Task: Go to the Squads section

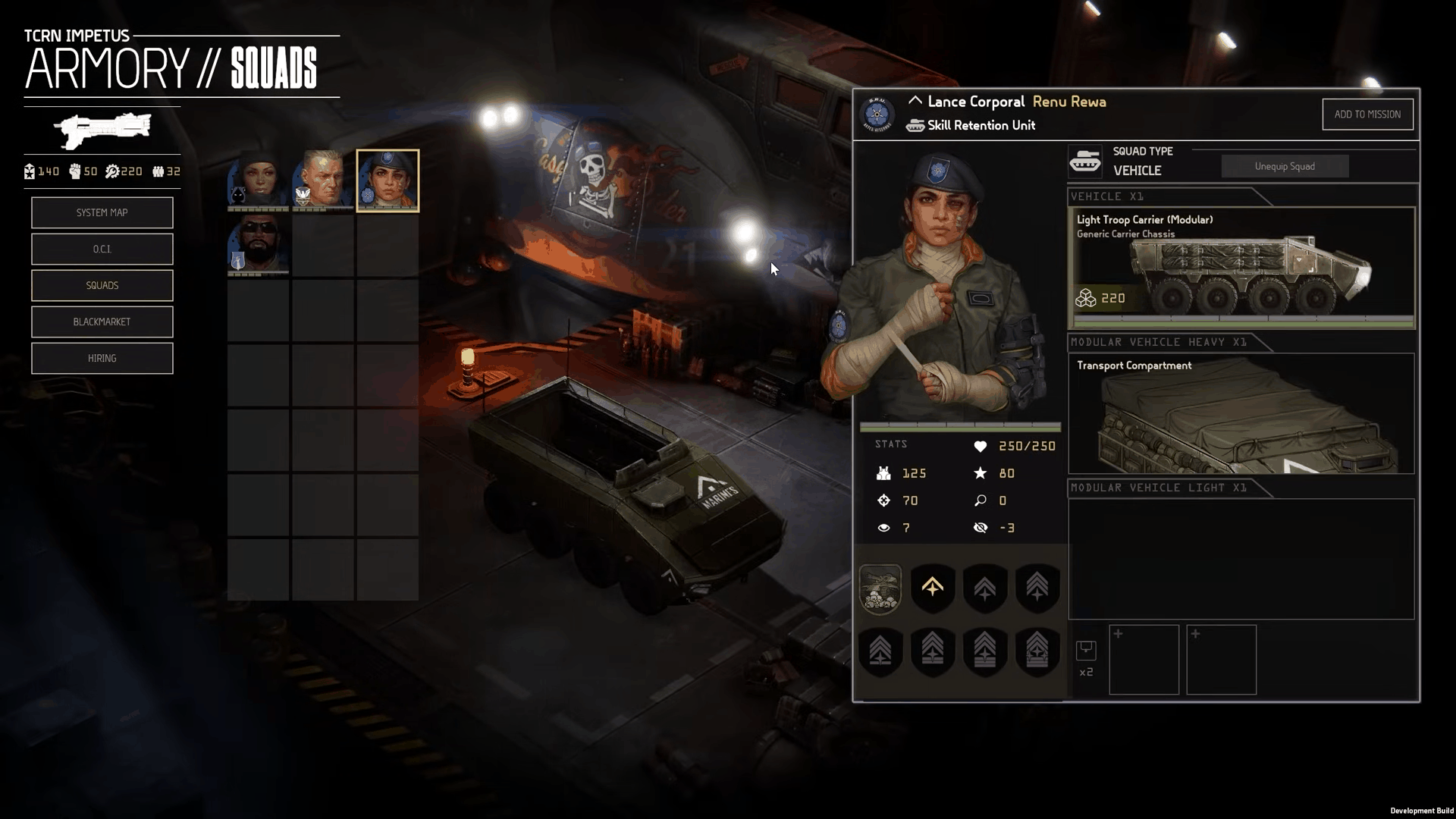Action: 102,286
